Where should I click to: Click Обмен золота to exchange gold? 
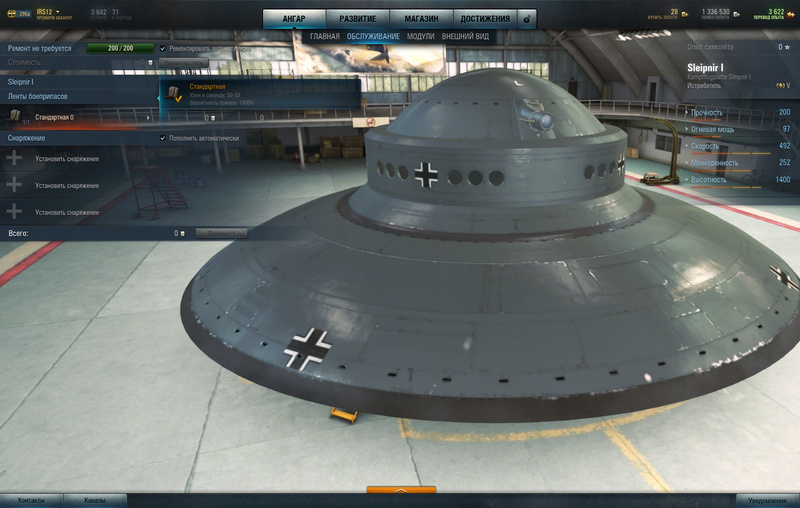click(x=714, y=14)
